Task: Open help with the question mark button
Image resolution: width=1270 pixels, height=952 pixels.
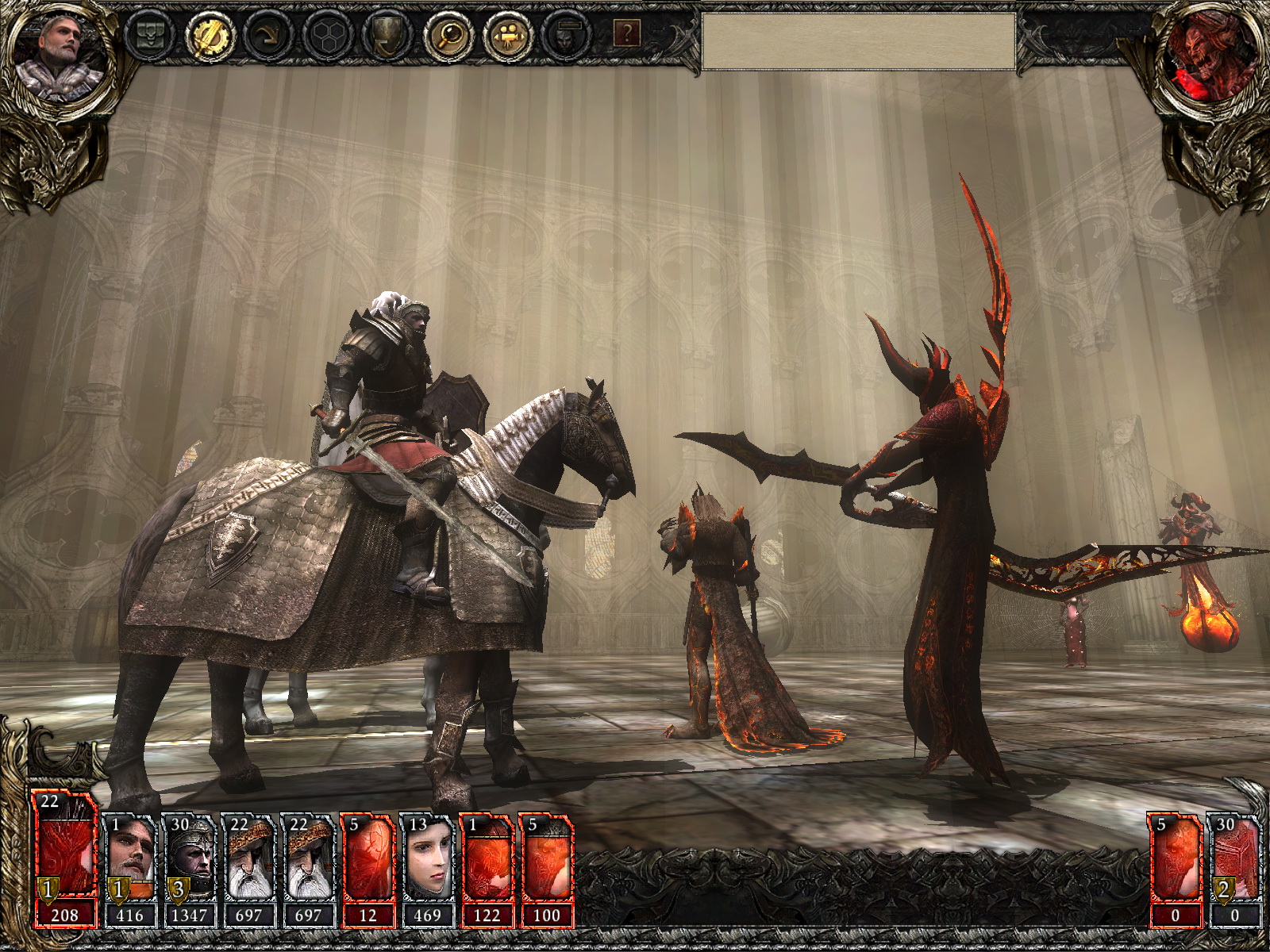Action: [627, 33]
